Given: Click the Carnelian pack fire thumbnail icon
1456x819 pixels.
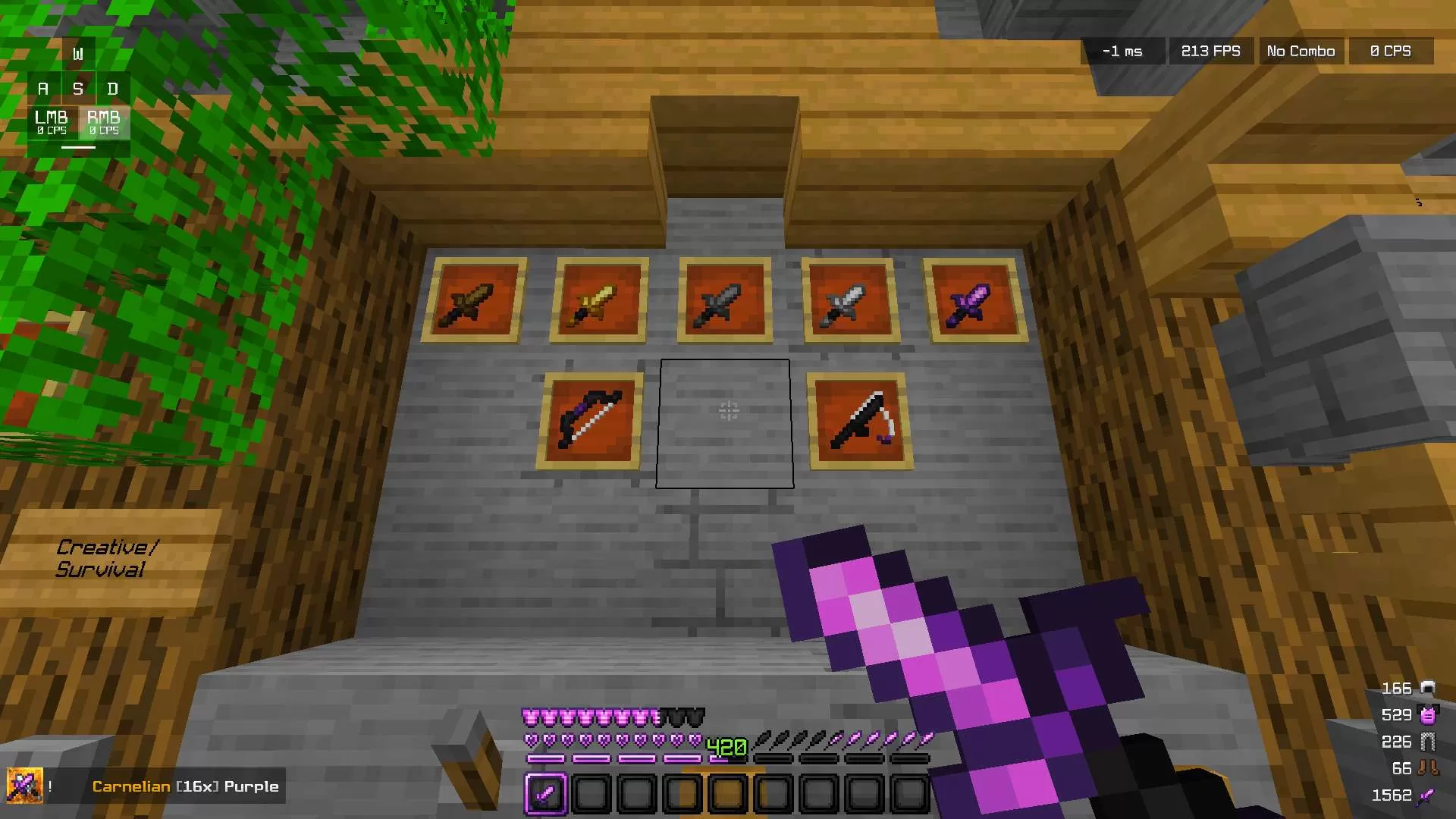Looking at the screenshot, I should 25,786.
